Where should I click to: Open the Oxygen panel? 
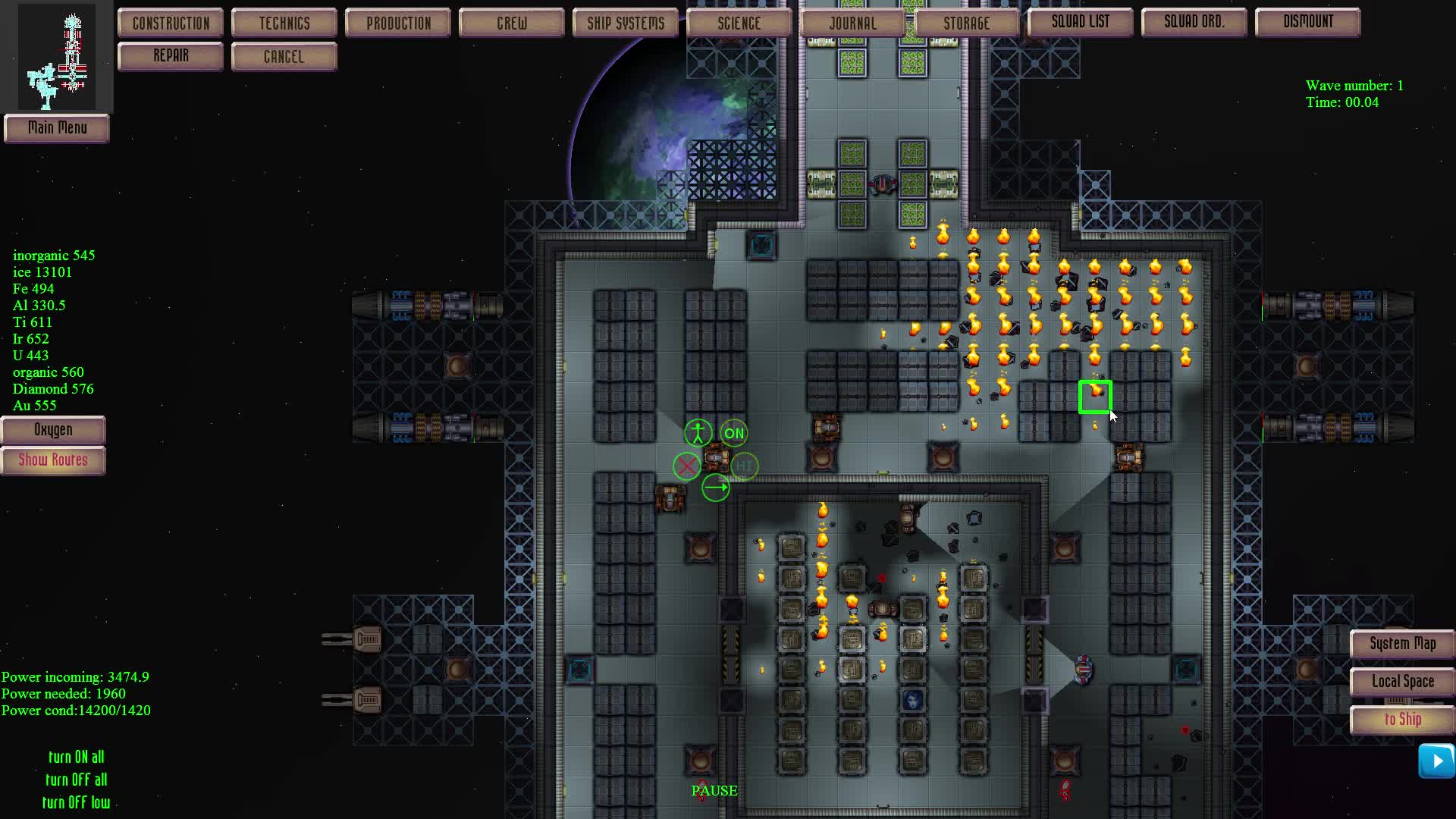point(53,430)
